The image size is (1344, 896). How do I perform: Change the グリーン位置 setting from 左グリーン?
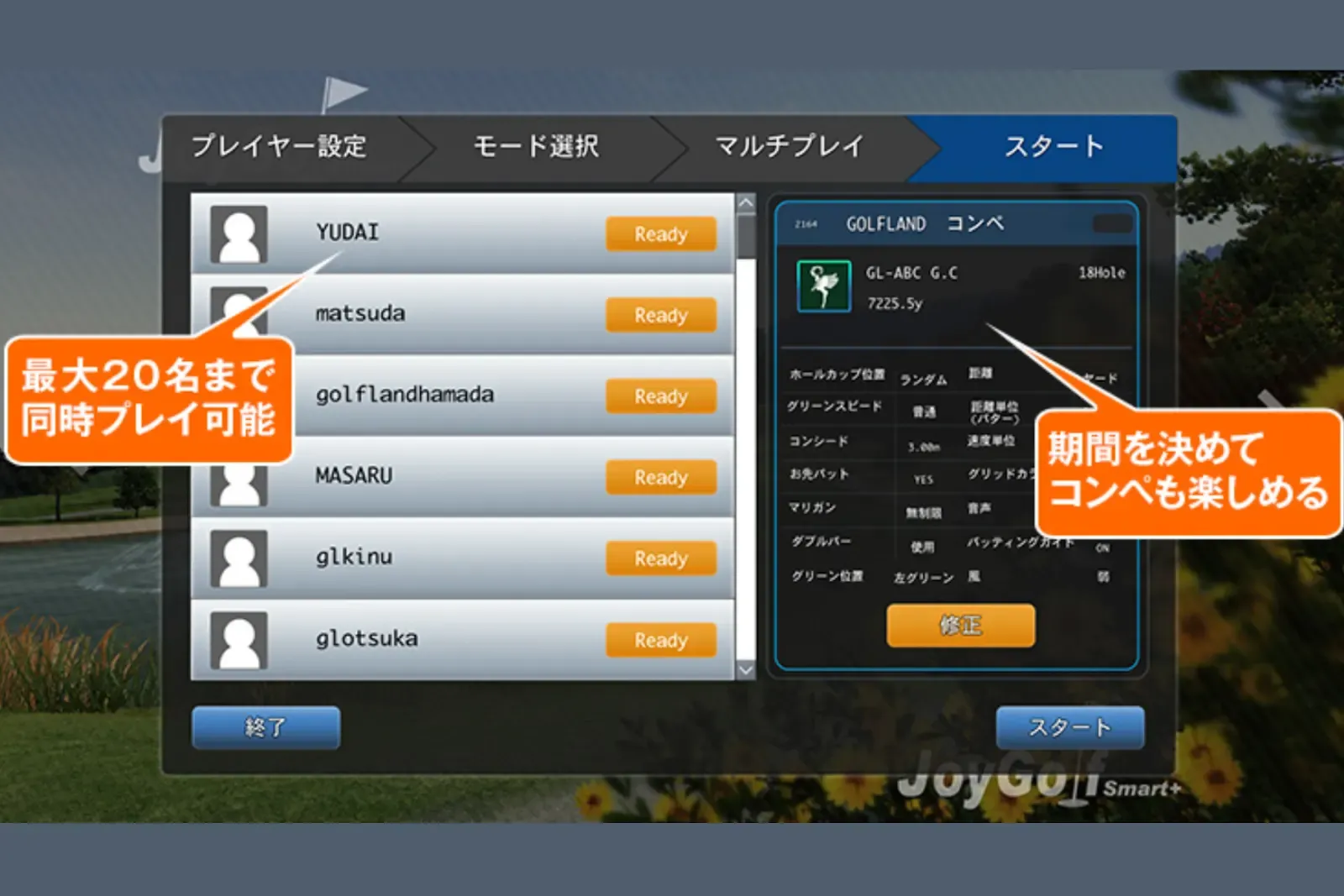[924, 578]
